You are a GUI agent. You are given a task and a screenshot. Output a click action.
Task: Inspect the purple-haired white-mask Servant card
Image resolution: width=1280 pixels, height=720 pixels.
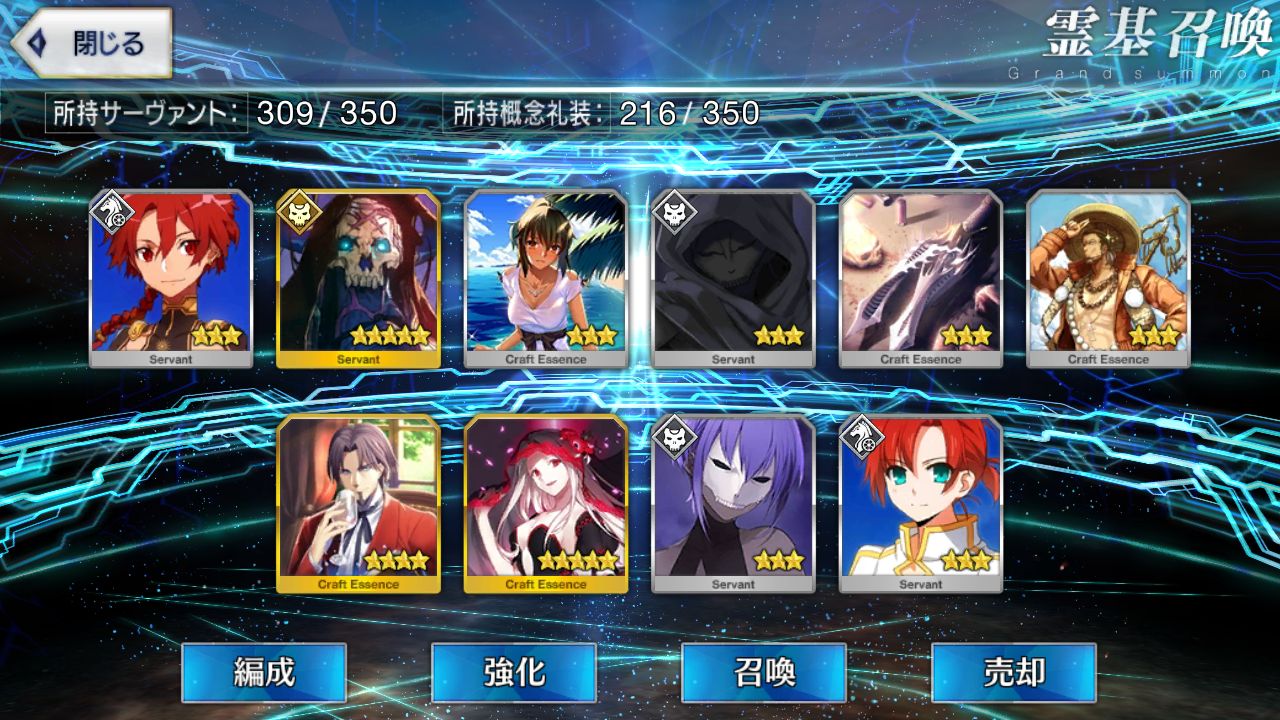(x=733, y=503)
